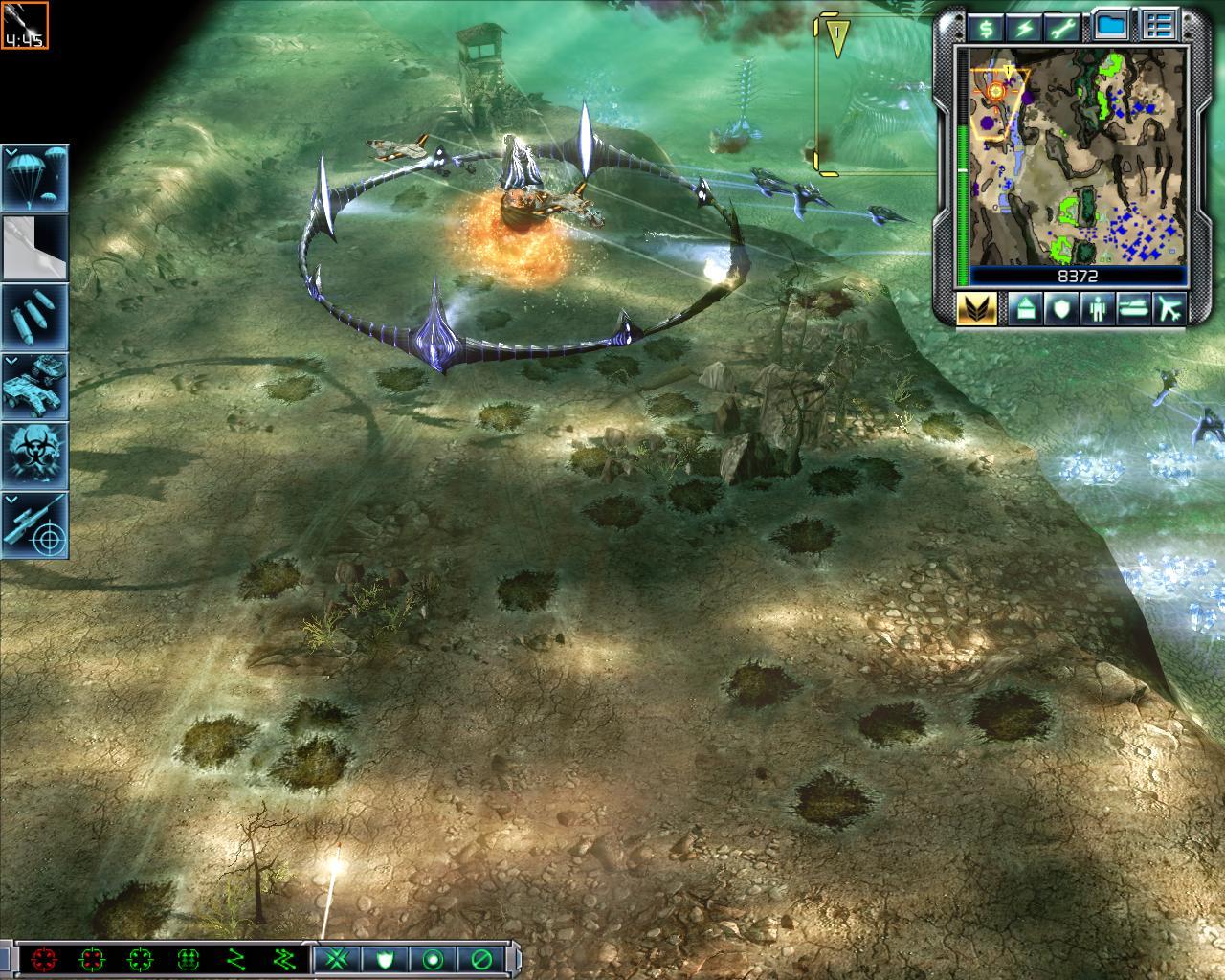Issue the stop command with the slashed circle
The height and width of the screenshot is (980, 1225).
482,958
